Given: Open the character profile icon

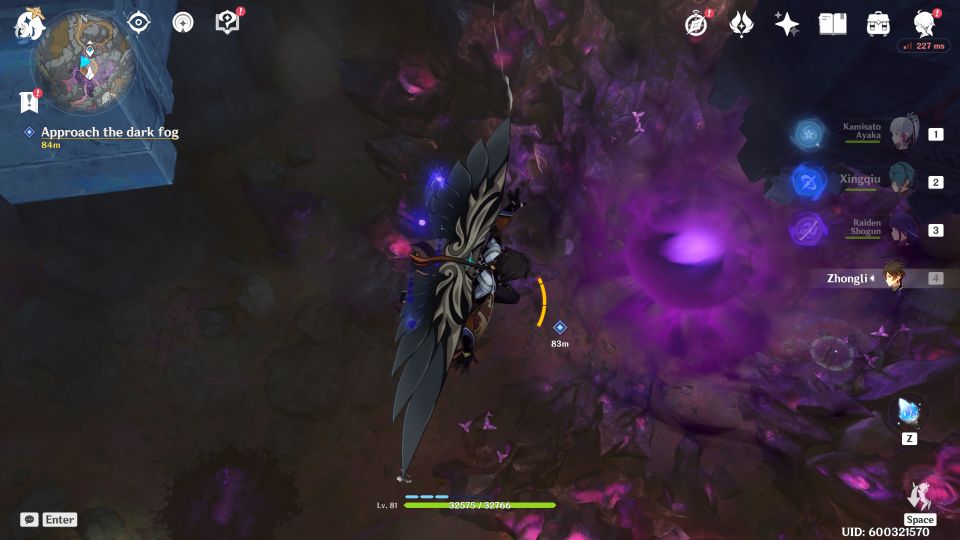Looking at the screenshot, I should click(x=924, y=24).
